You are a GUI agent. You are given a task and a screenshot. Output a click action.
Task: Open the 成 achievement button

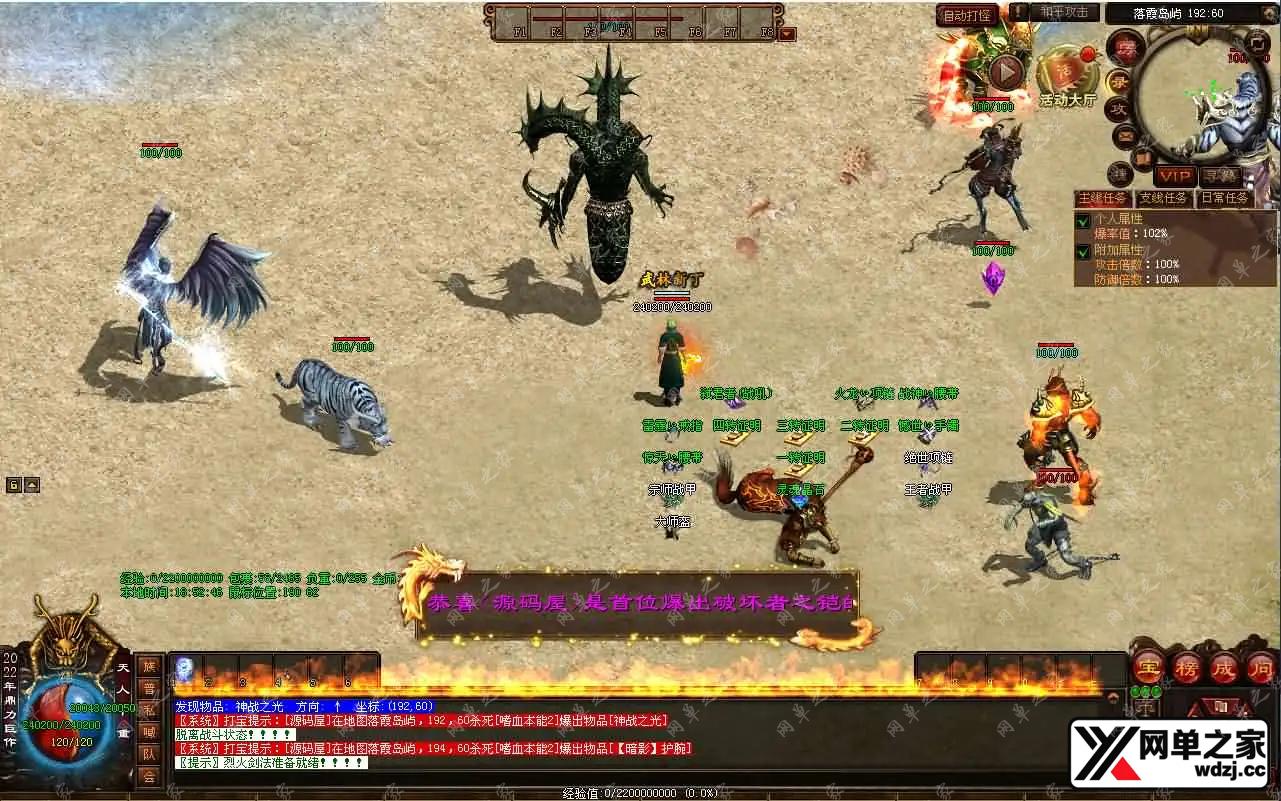pos(1224,668)
